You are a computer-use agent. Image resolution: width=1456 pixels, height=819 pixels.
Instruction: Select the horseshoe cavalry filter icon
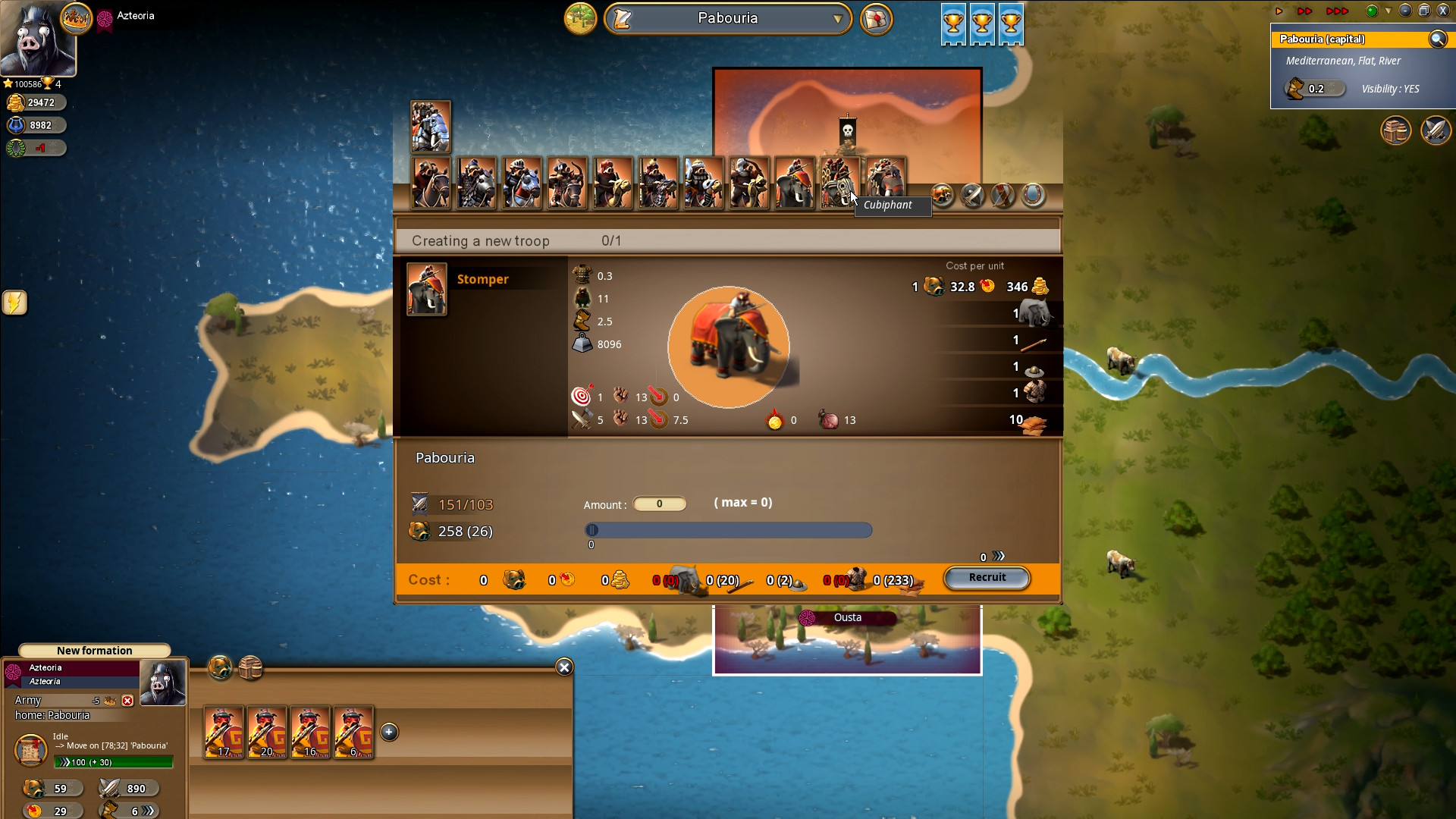1033,196
